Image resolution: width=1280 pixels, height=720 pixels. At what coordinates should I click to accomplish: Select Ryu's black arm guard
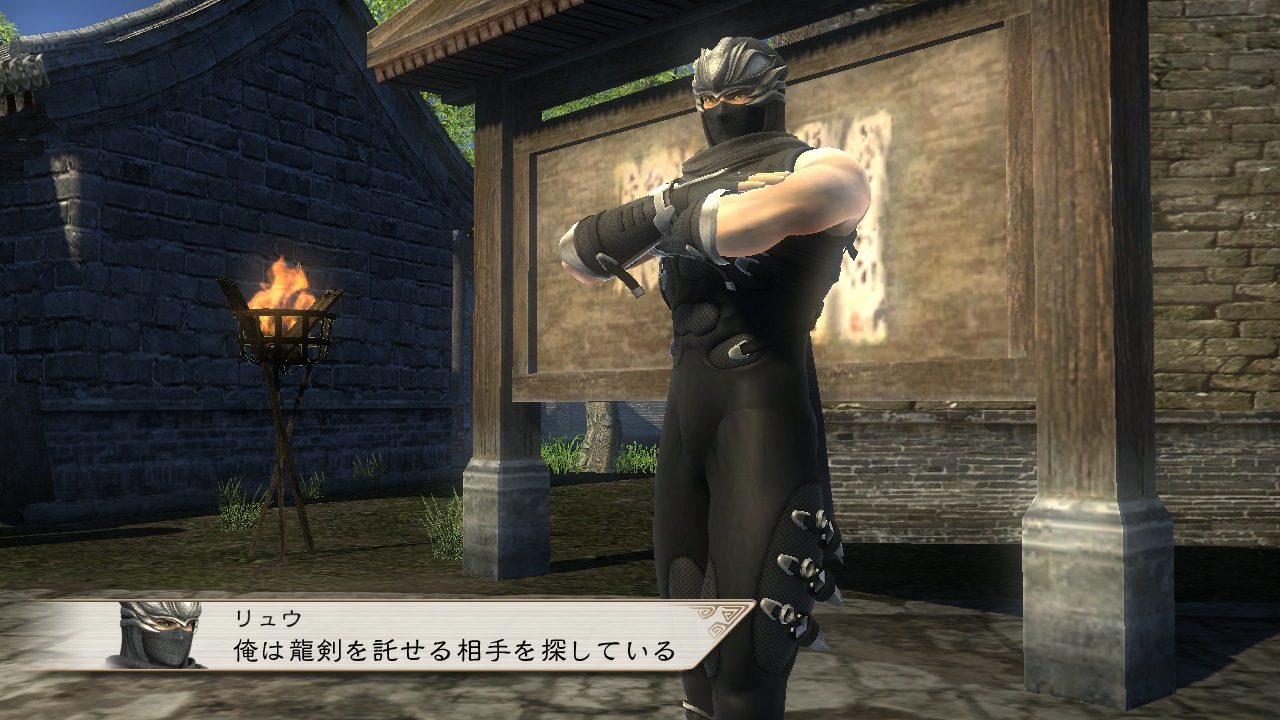click(x=620, y=230)
